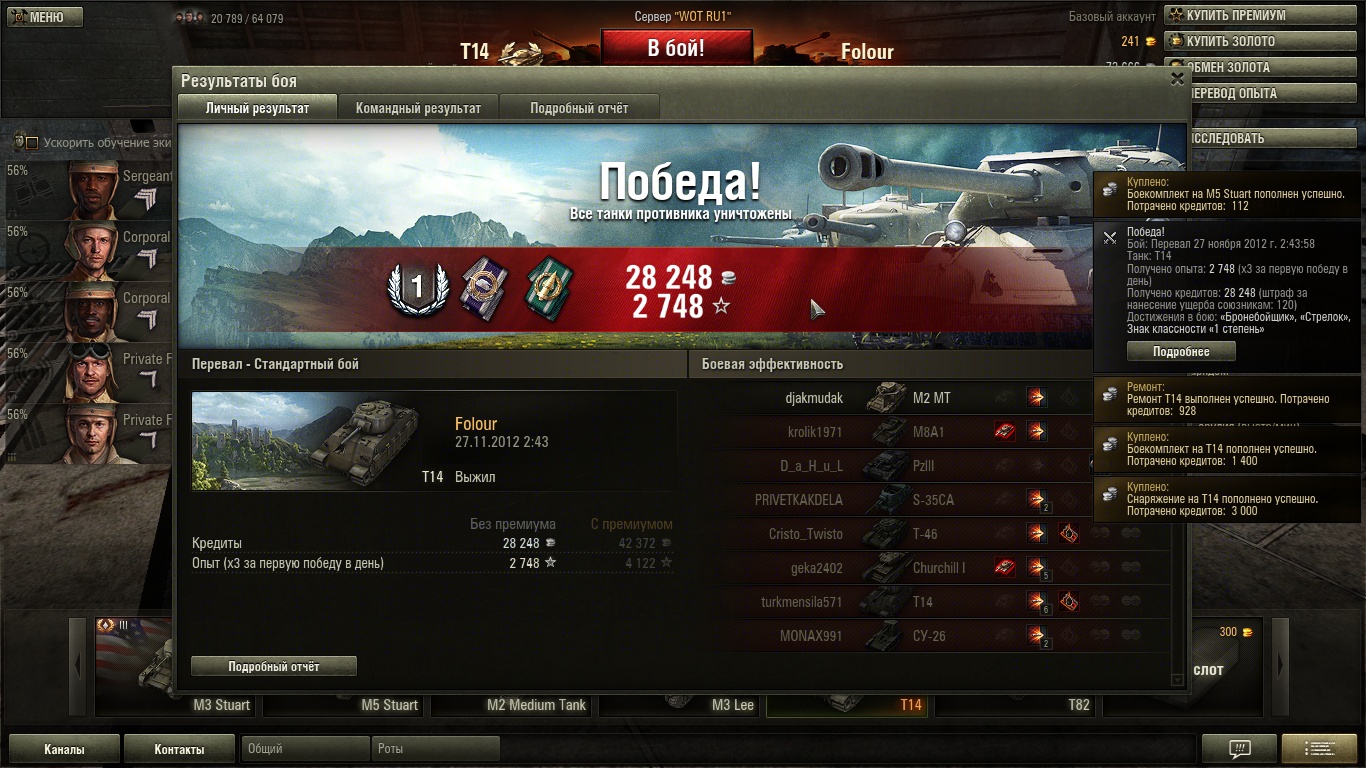
Task: Open the МЕНЮ main menu
Action: [x=45, y=17]
